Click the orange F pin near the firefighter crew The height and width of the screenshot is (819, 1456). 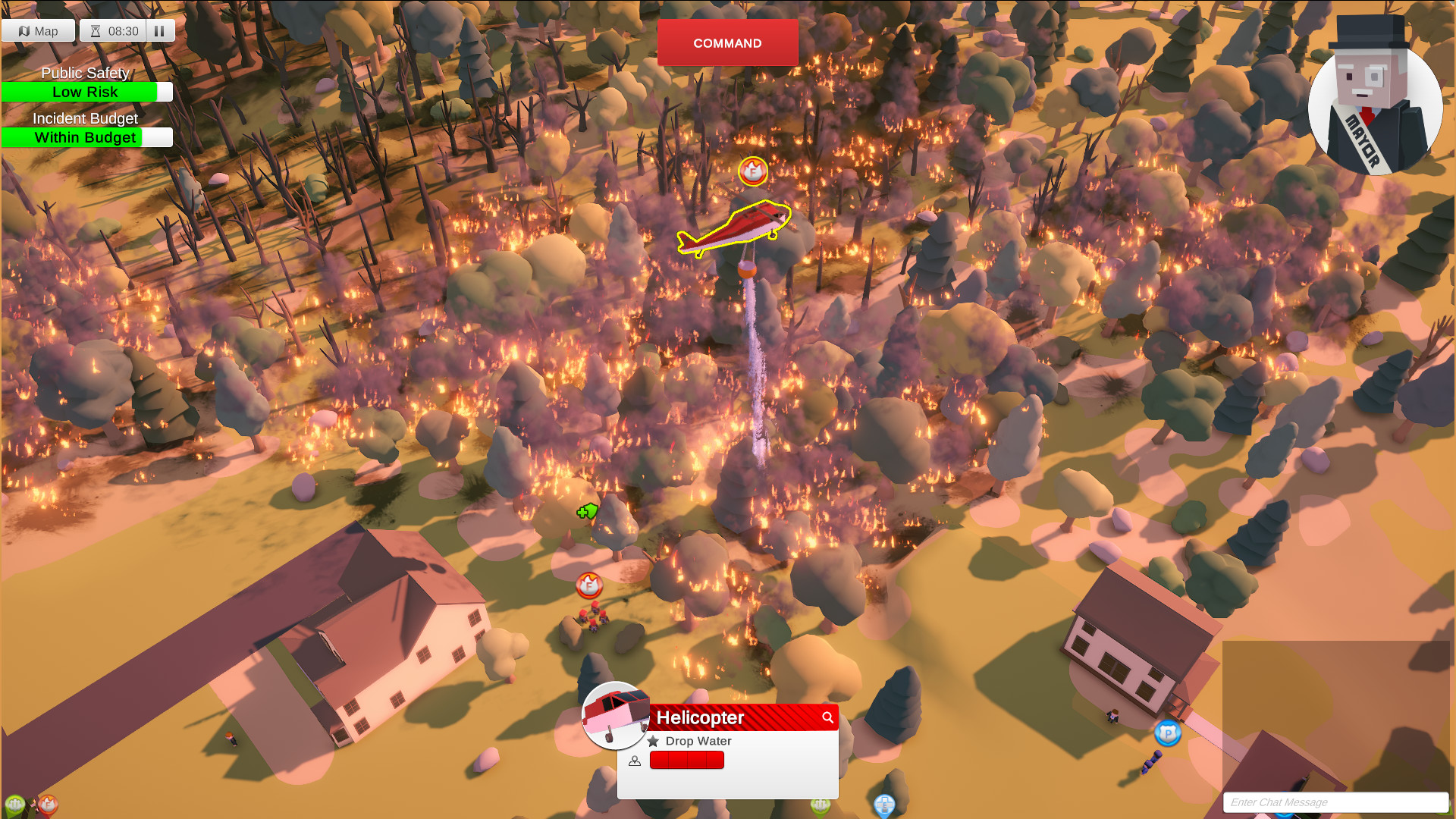point(588,586)
